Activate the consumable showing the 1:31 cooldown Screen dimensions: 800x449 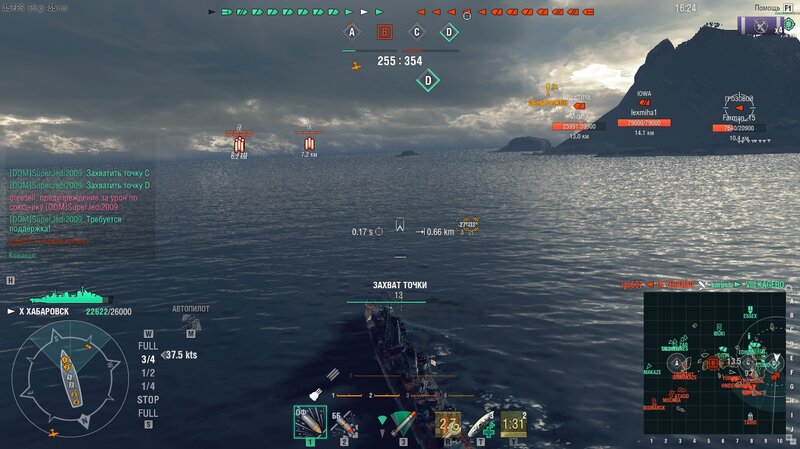513,424
